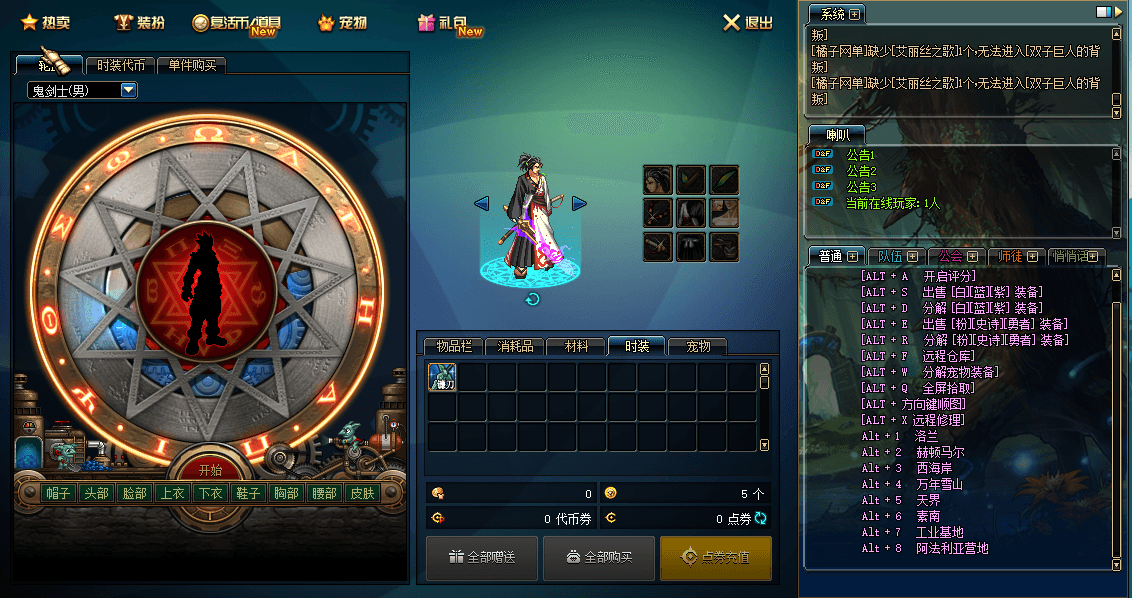Screen dimensions: 1132x598
Task: Select the 镰刀 item in inventory
Action: [442, 377]
